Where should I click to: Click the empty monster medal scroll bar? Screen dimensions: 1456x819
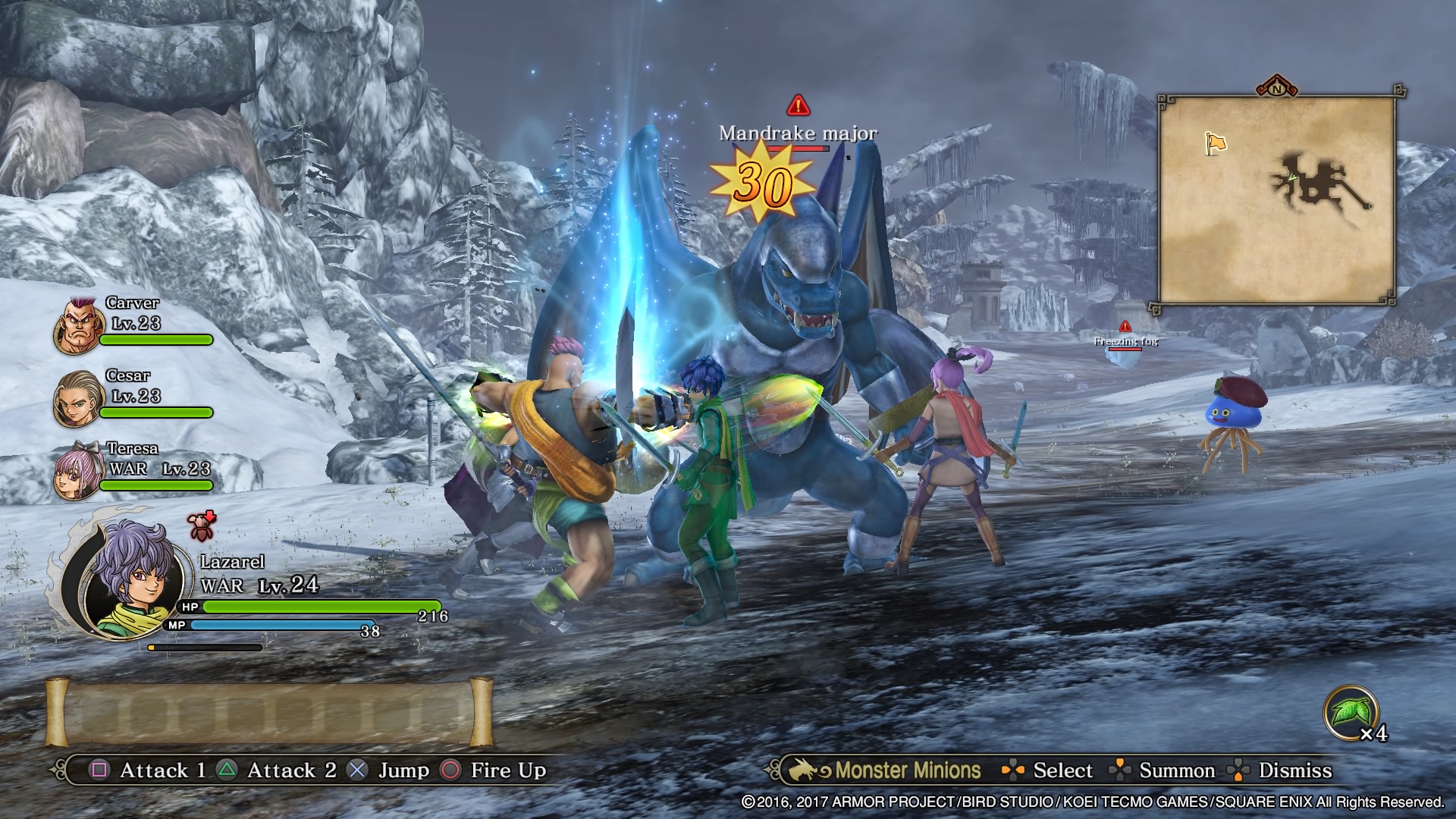[x=269, y=713]
